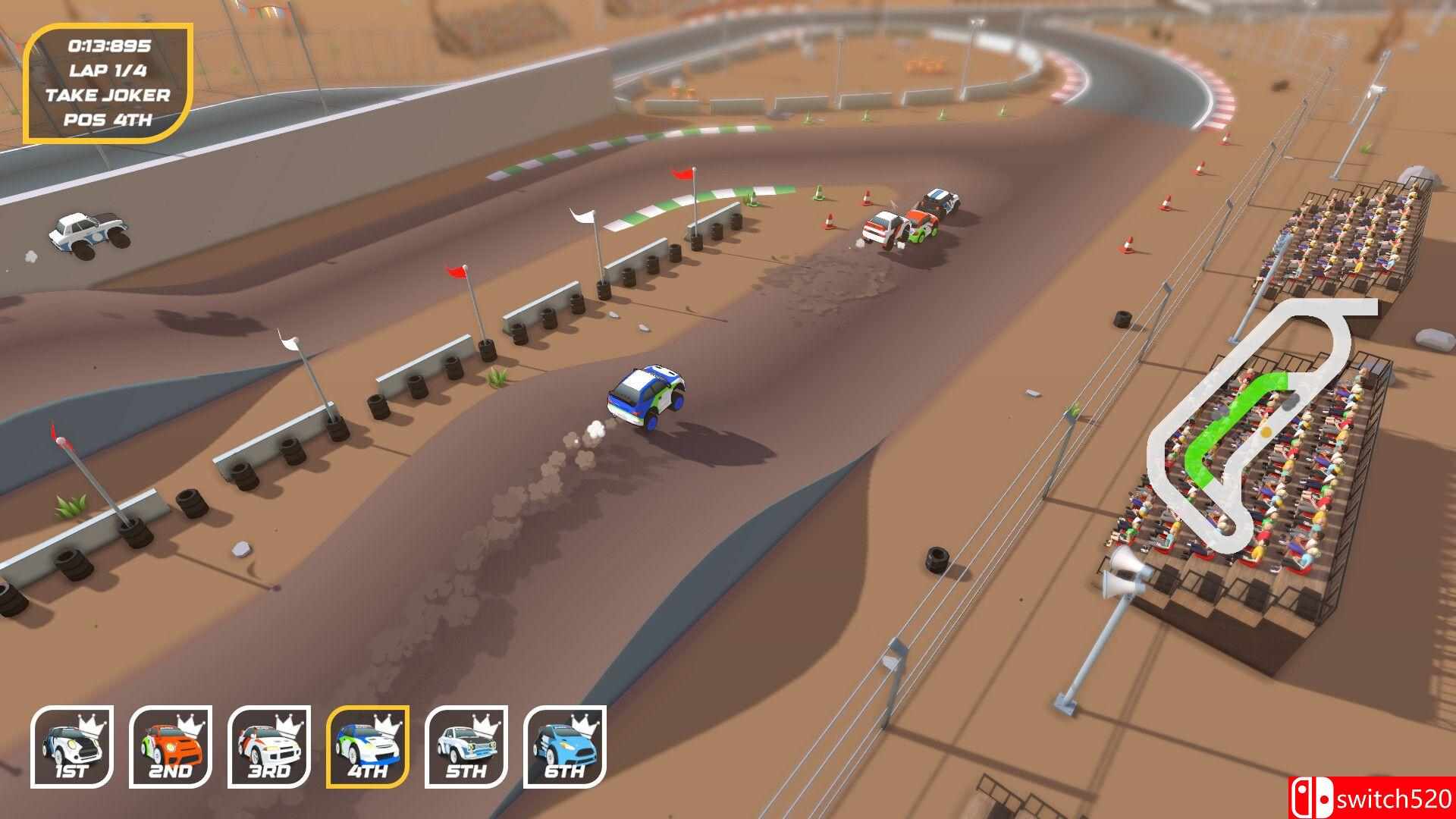The height and width of the screenshot is (819, 1456).
Task: Click the top-left race info panel
Action: (x=111, y=82)
